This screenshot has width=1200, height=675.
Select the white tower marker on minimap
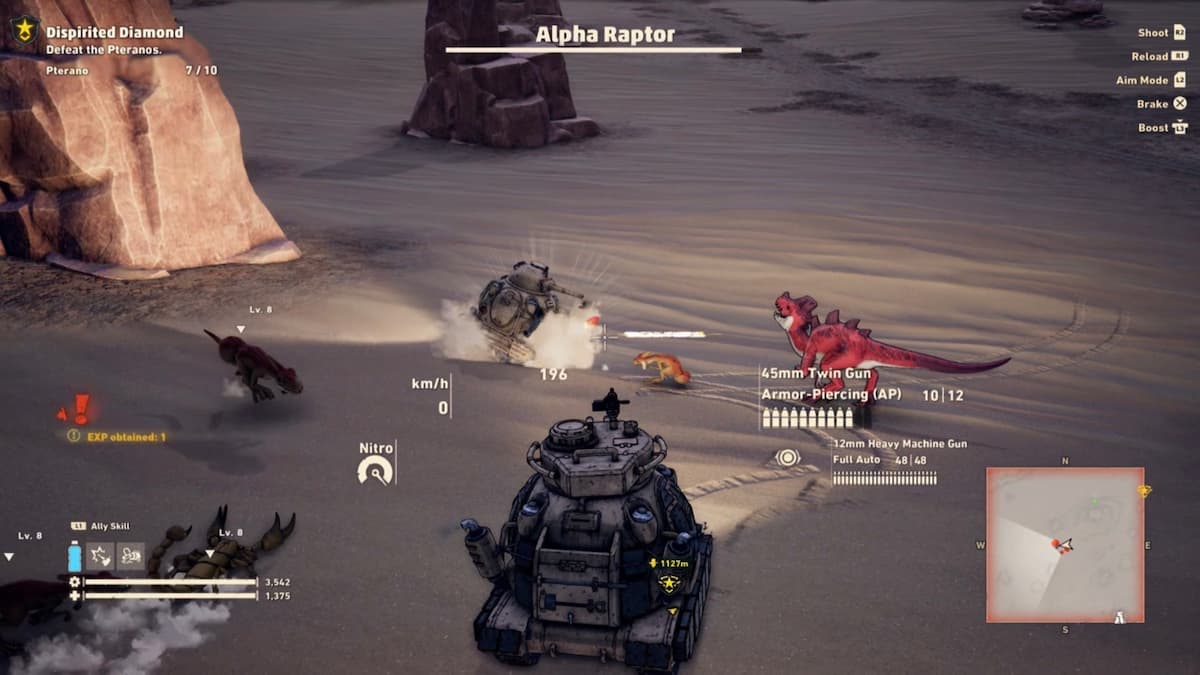point(1120,615)
